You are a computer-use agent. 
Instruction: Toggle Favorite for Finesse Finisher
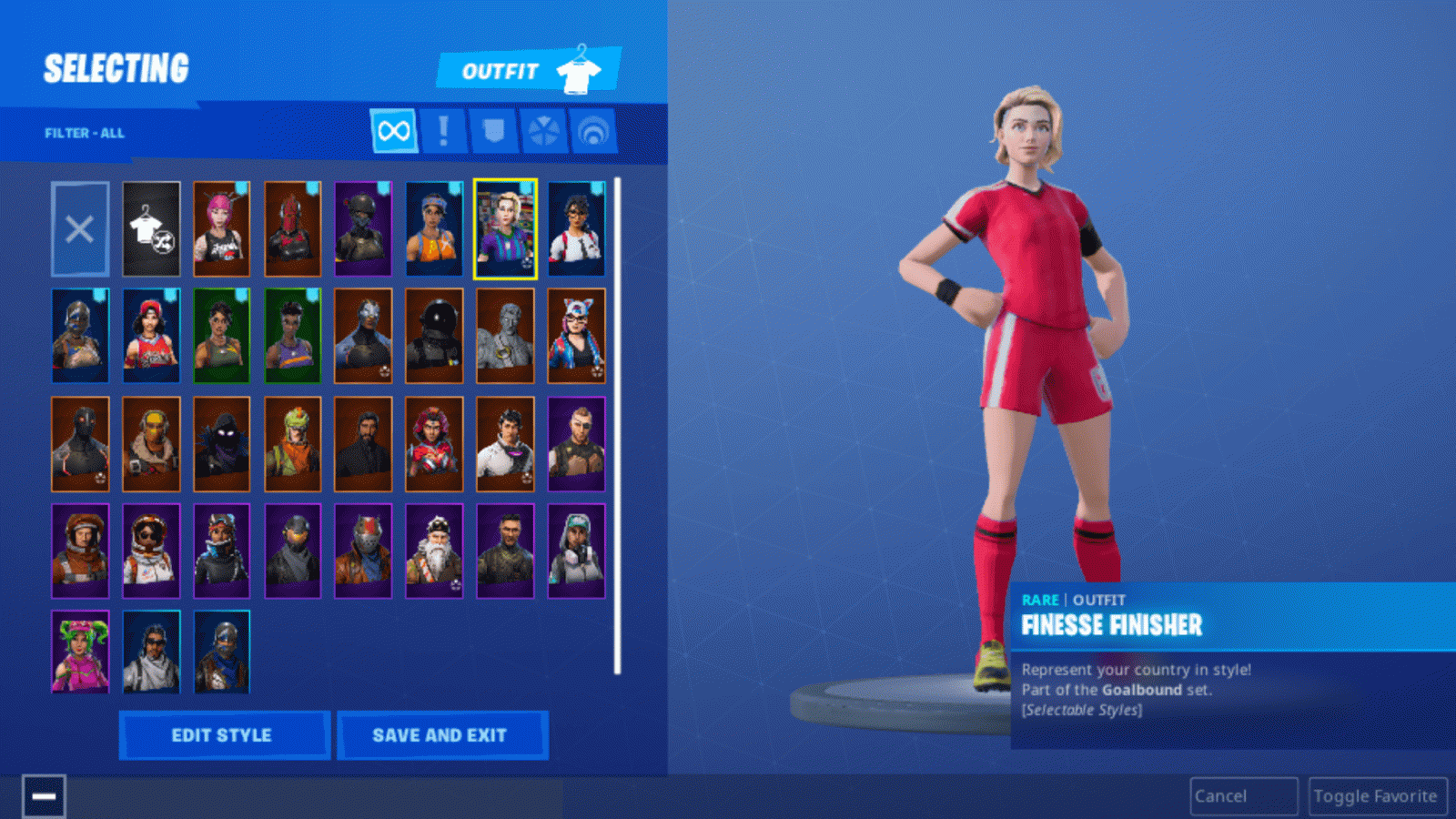coord(1377,794)
